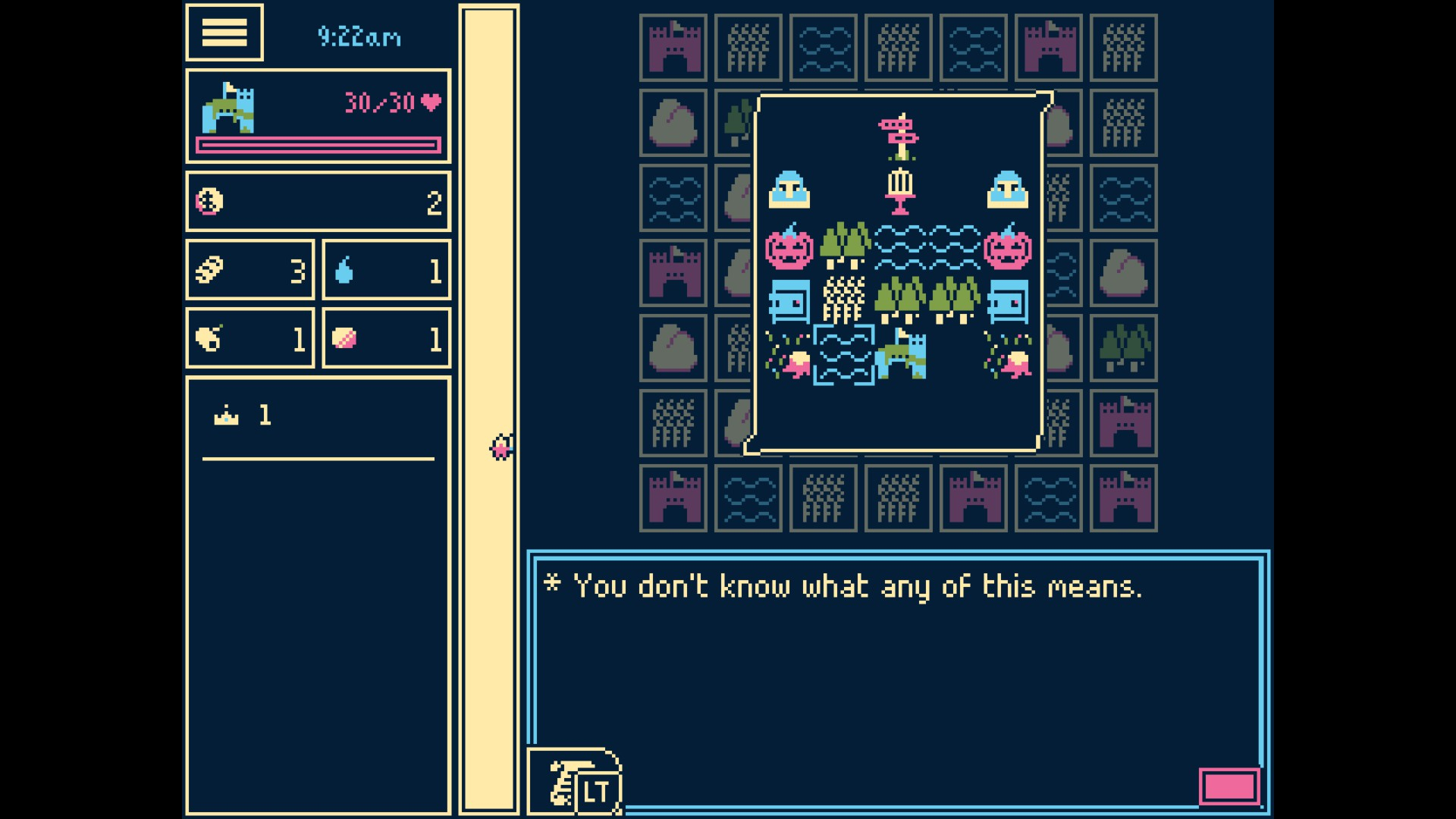
Task: Open the hamburger menu
Action: [224, 33]
